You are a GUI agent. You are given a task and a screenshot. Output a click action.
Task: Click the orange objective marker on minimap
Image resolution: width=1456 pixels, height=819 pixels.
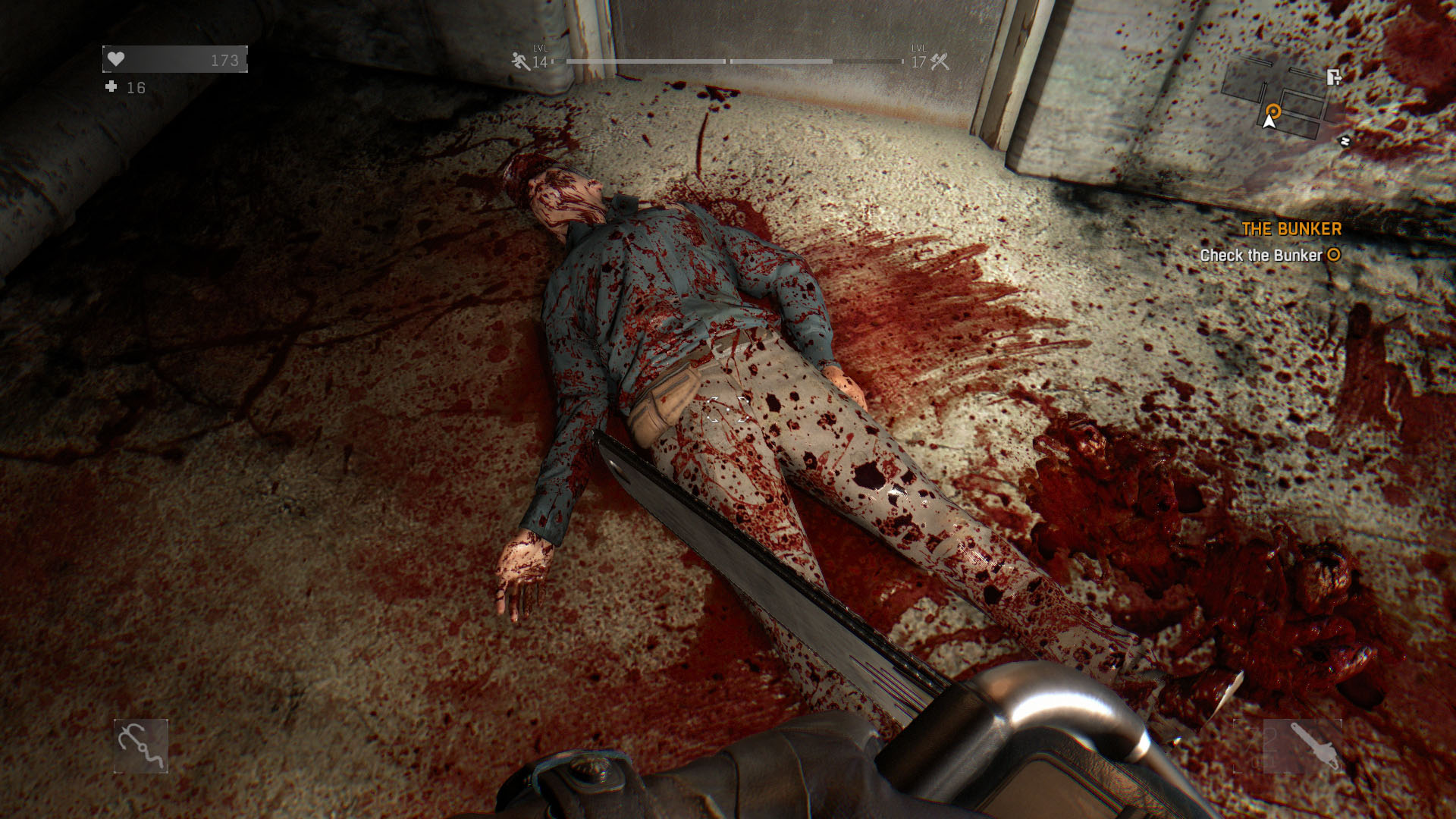pos(1273,111)
